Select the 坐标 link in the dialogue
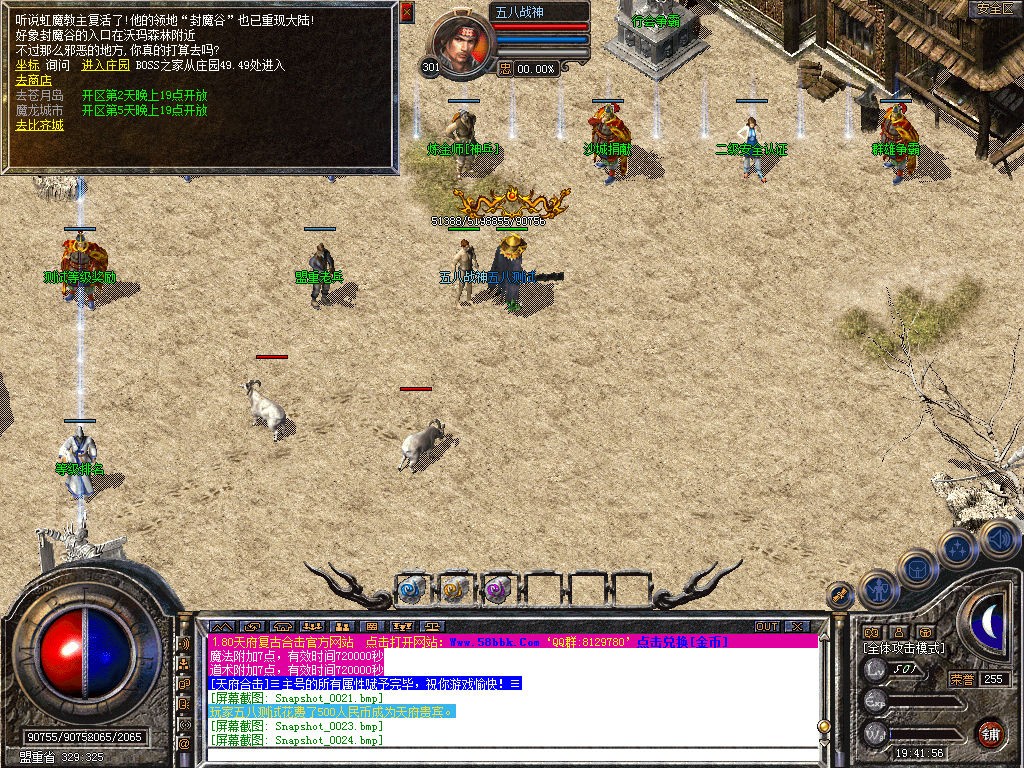The height and width of the screenshot is (768, 1024). 28,66
